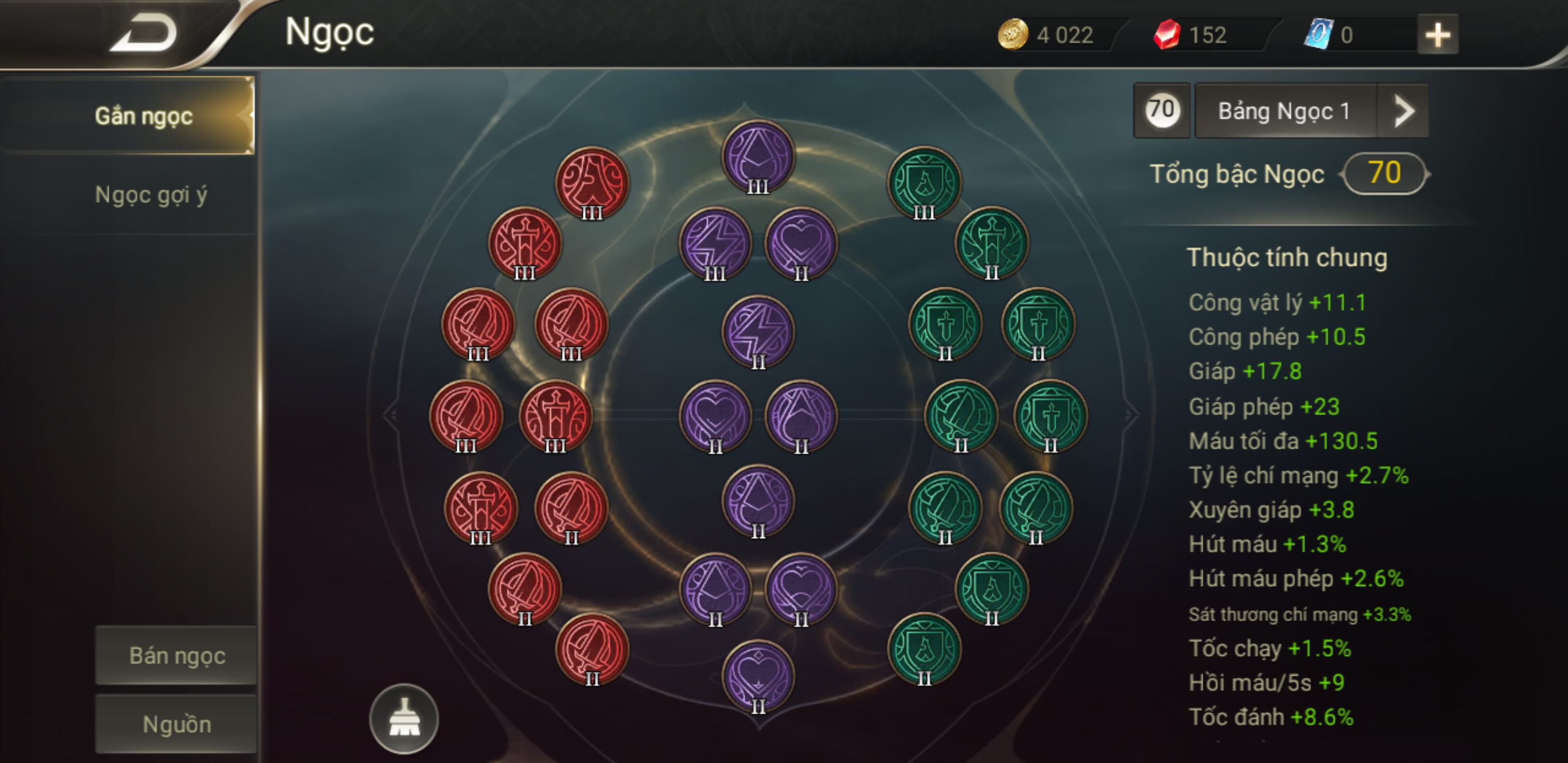Switch to the Ngọc gợi ý tab

pyautogui.click(x=151, y=195)
